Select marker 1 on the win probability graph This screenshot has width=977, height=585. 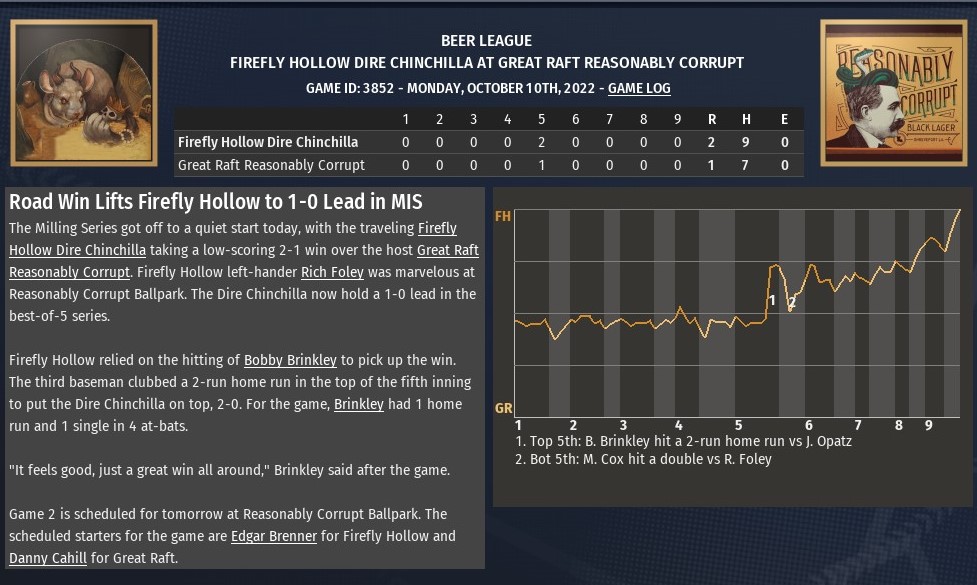[x=771, y=299]
